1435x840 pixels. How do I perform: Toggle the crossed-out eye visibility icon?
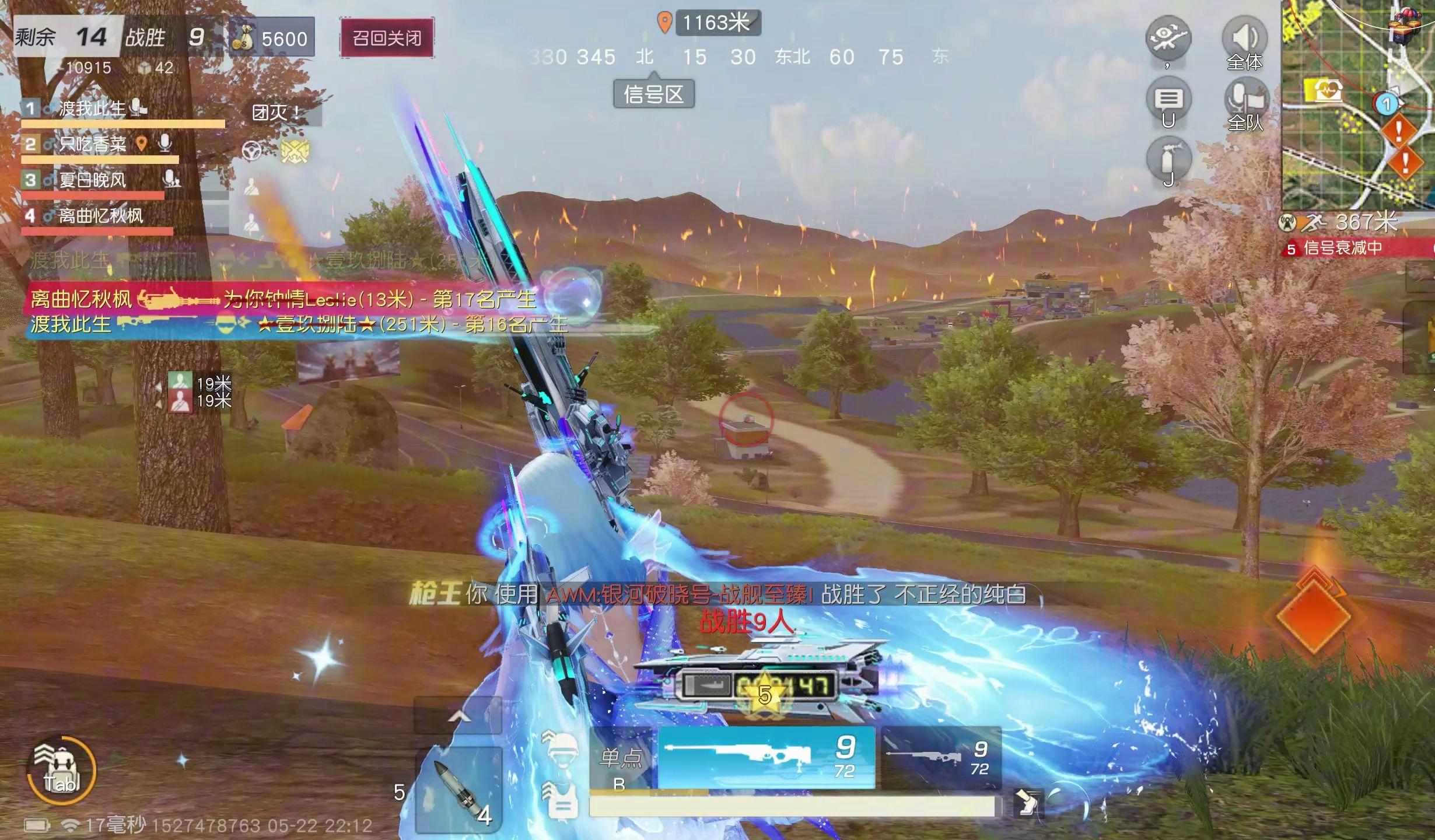(x=1168, y=37)
